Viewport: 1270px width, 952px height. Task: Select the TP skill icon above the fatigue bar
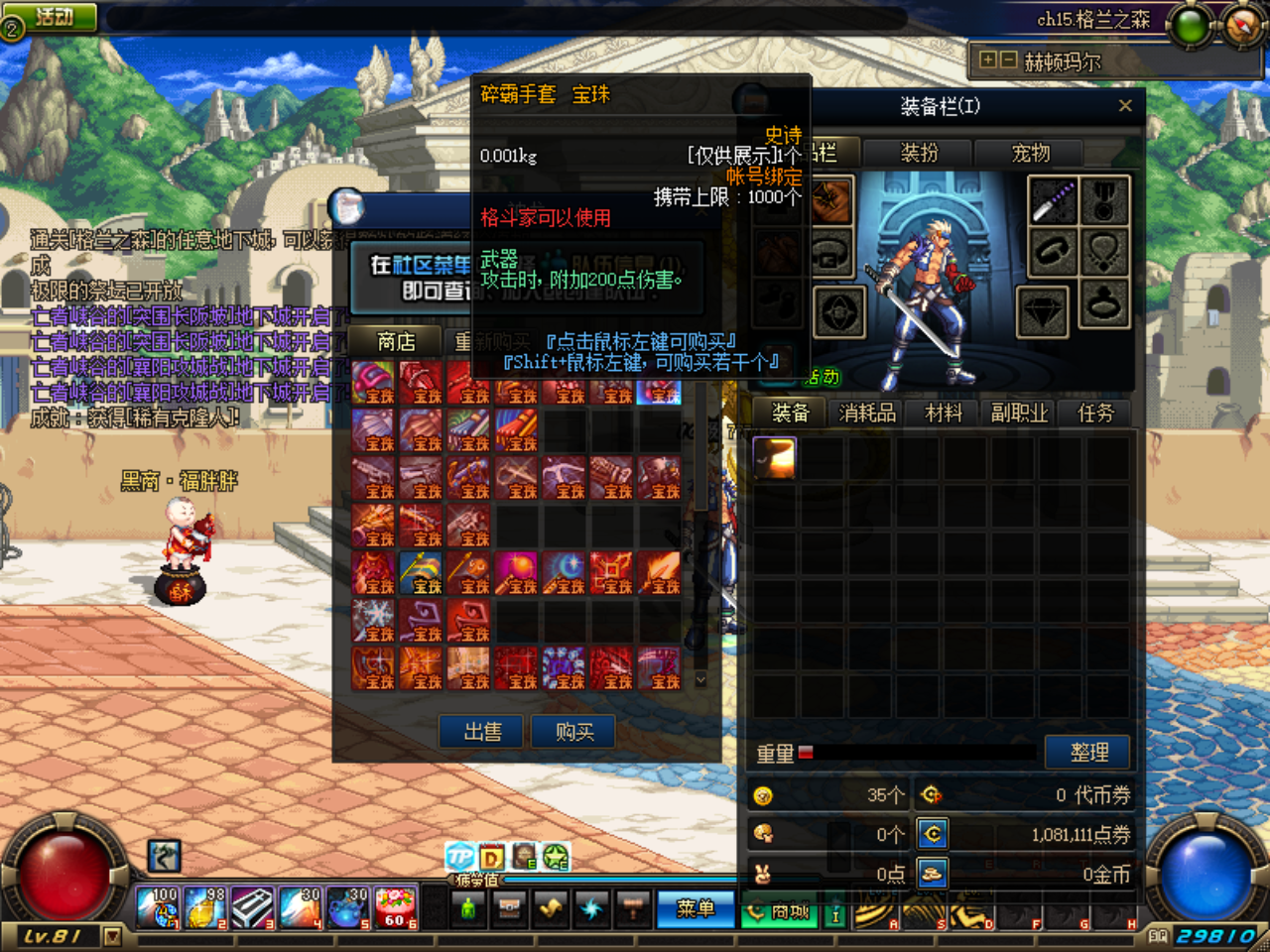(459, 859)
